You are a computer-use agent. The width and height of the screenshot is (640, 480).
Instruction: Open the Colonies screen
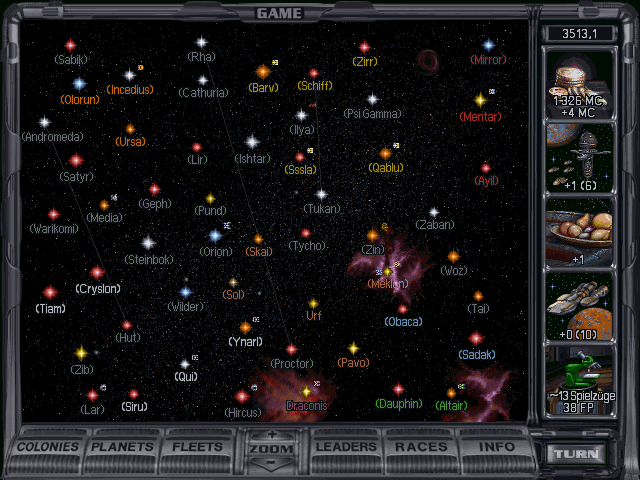47,446
